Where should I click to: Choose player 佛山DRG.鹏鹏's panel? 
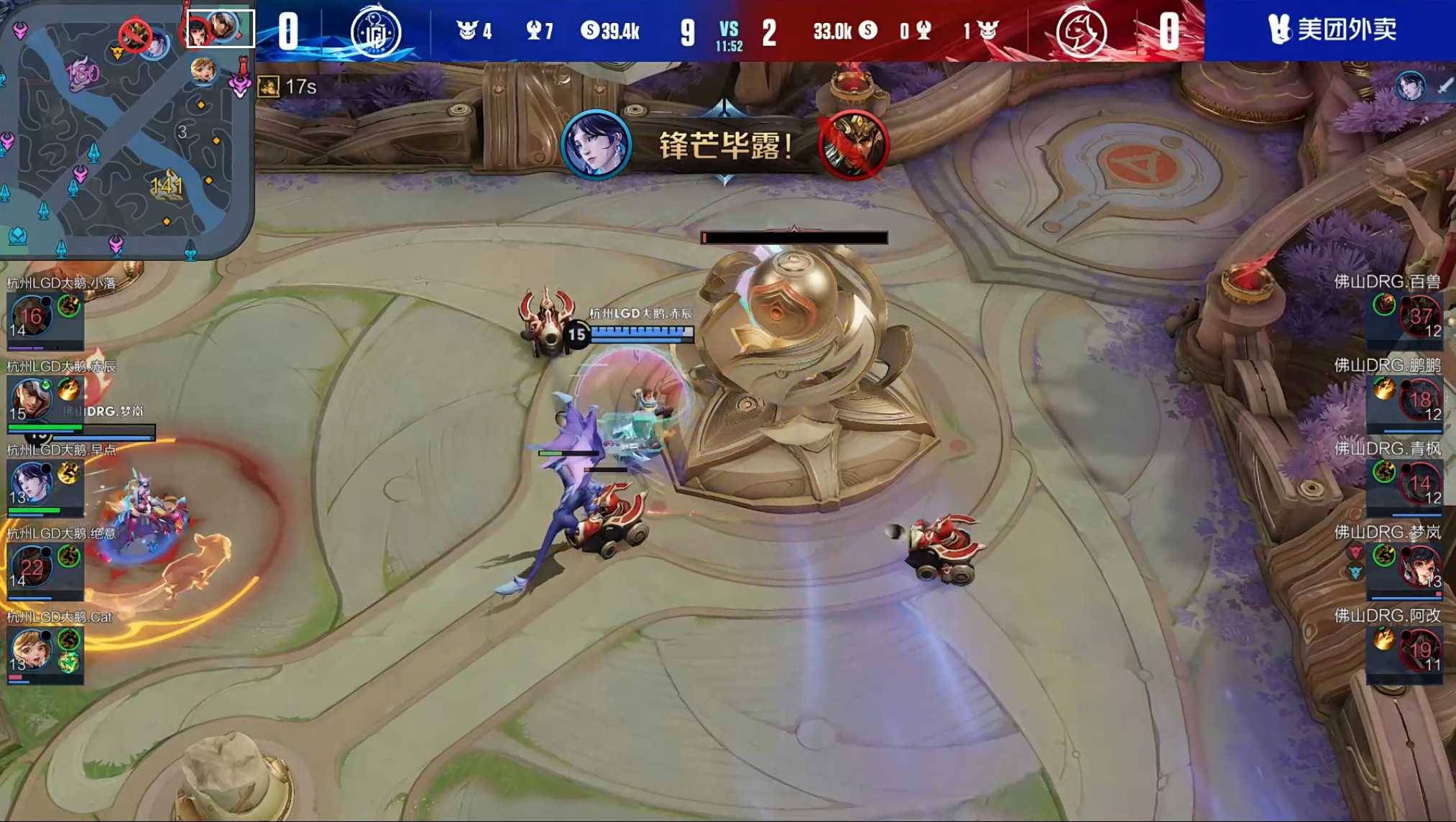[x=1405, y=399]
